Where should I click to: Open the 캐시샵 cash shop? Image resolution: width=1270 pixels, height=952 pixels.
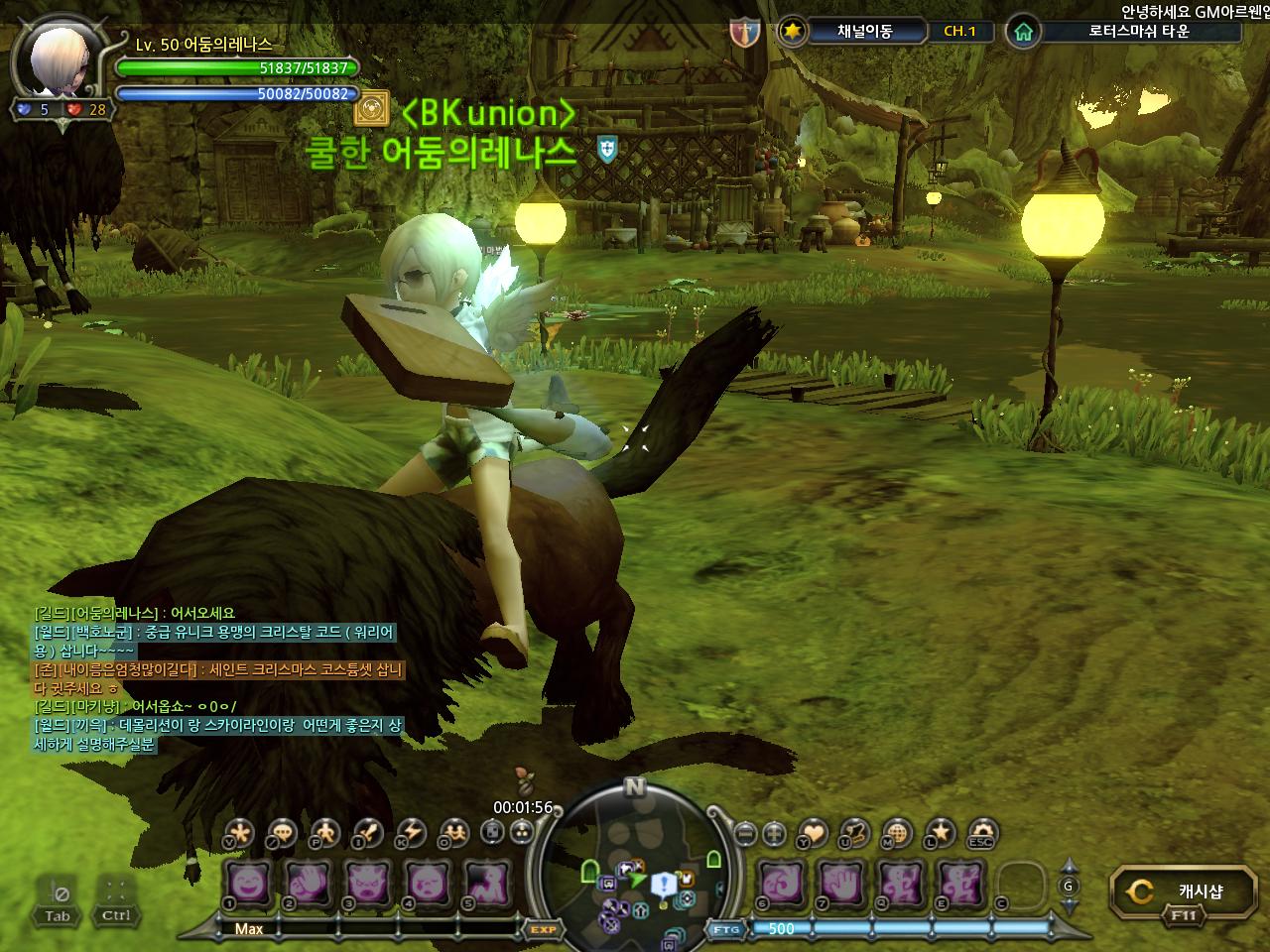(x=1183, y=891)
